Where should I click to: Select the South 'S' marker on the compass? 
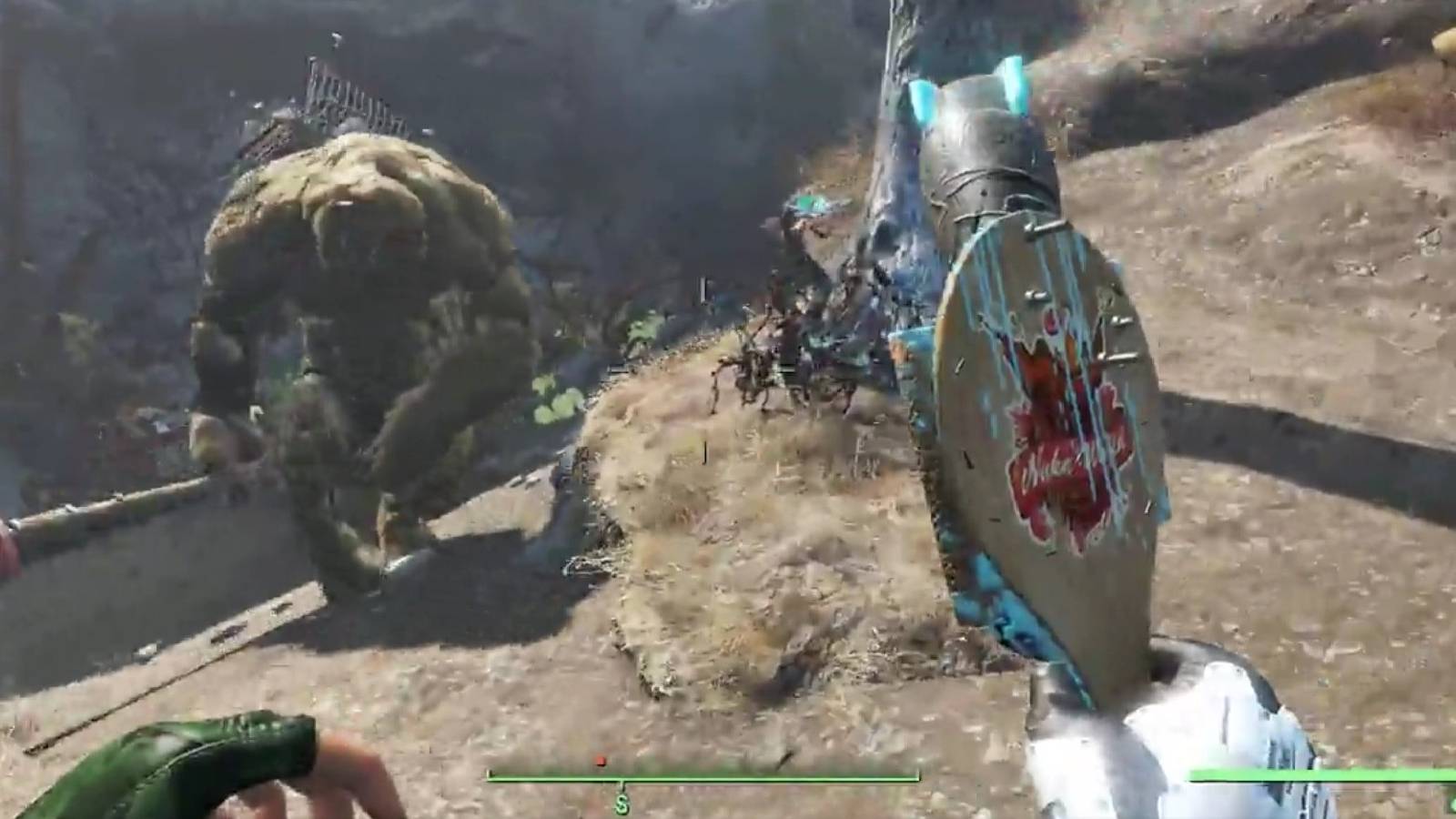[622, 804]
